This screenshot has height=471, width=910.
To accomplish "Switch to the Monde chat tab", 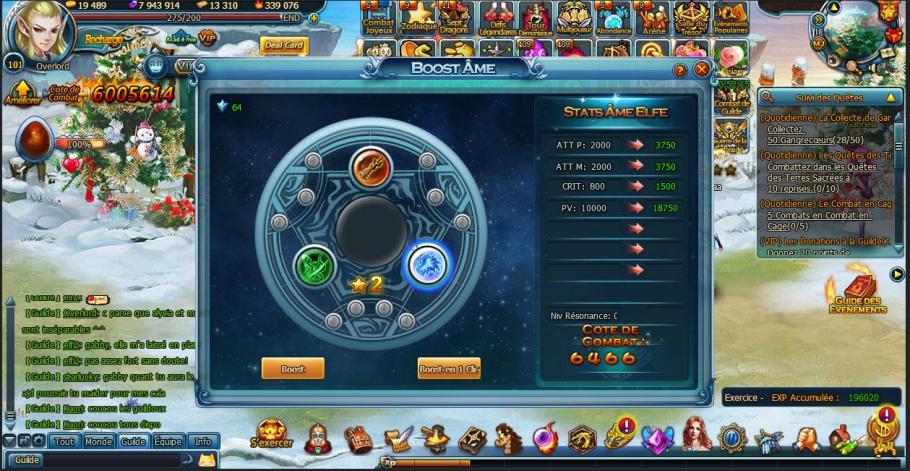I will pyautogui.click(x=98, y=441).
